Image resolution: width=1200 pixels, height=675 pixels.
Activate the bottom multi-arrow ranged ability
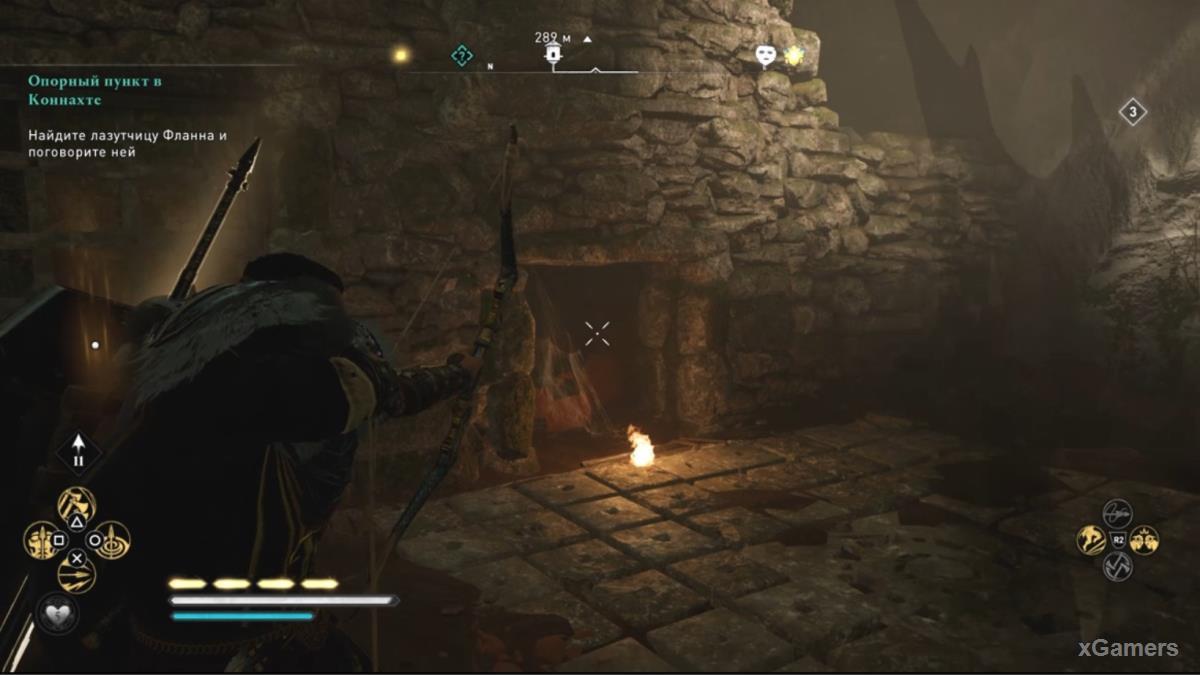click(77, 574)
